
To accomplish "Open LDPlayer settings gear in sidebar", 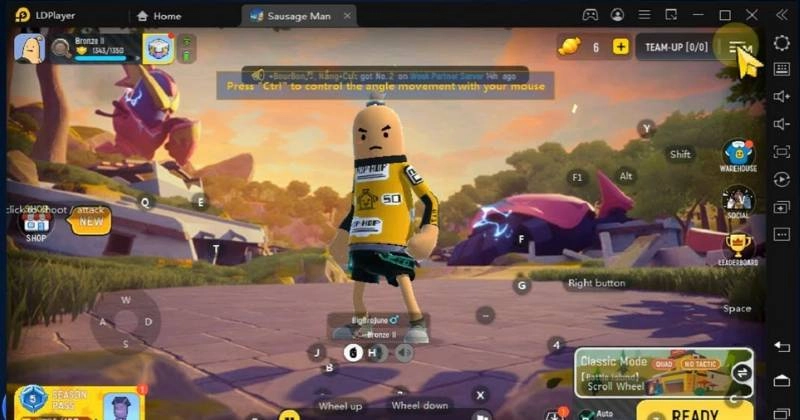I will click(x=781, y=43).
